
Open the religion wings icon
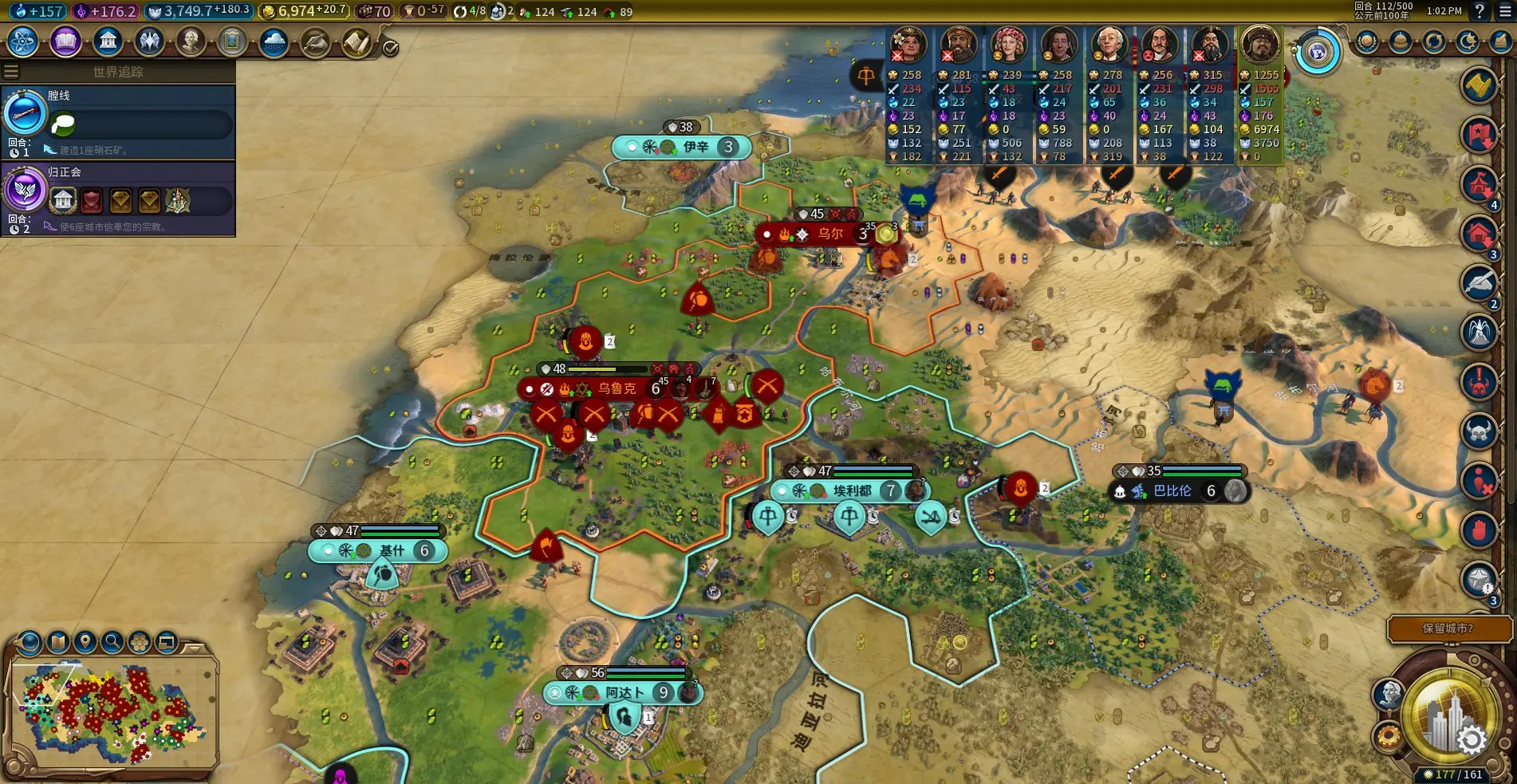pos(149,41)
